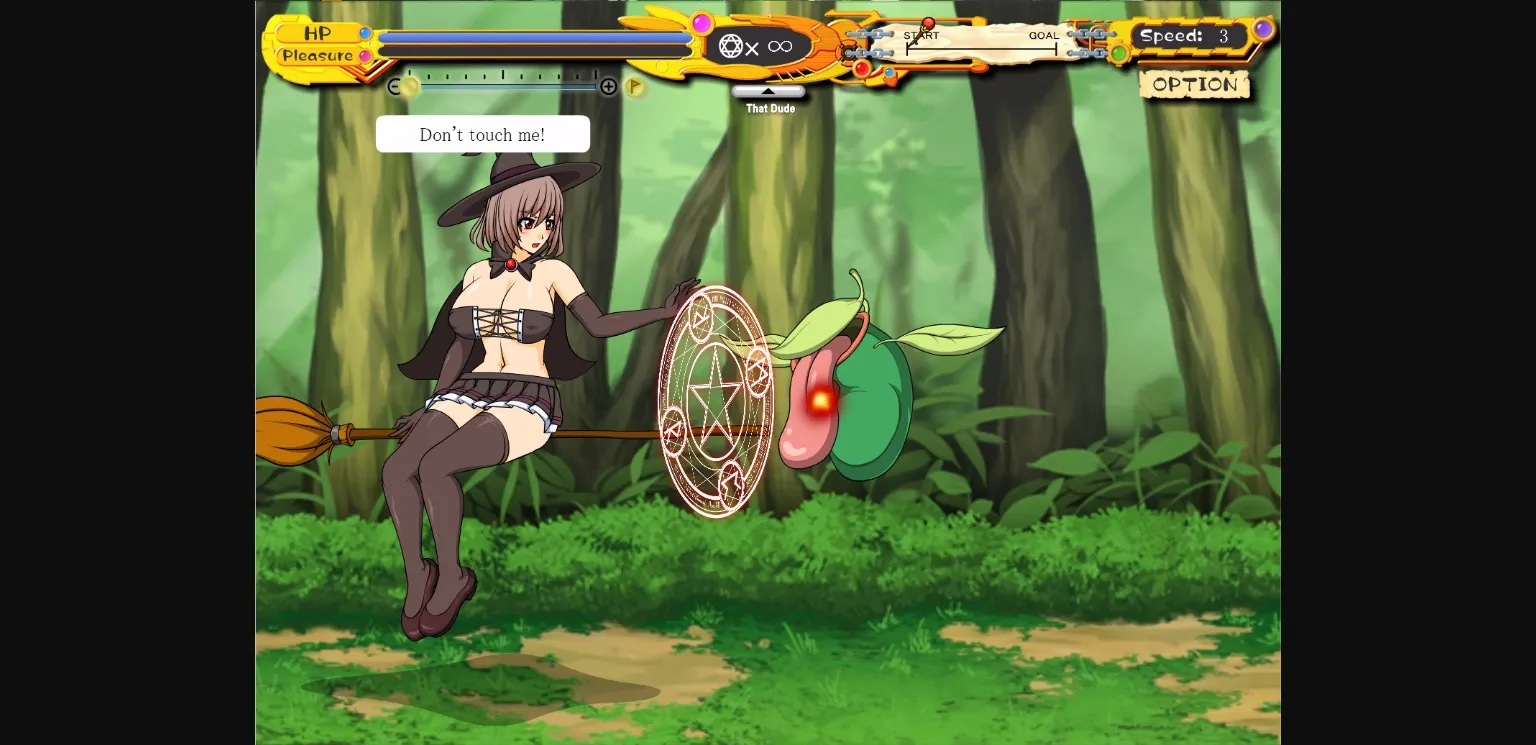Toggle the pink gem beside the Pleasure bar
The image size is (1536, 745).
click(x=365, y=56)
